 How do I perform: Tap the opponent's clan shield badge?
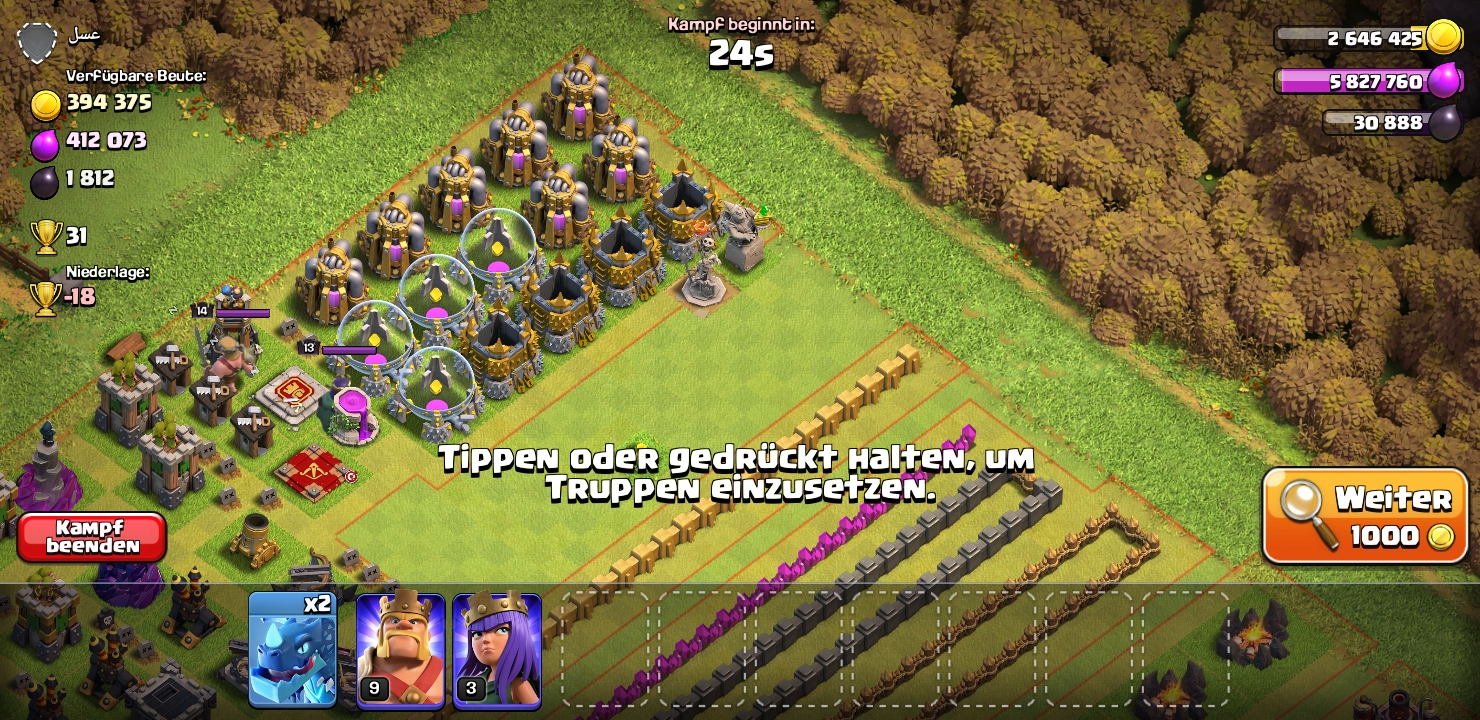point(37,42)
